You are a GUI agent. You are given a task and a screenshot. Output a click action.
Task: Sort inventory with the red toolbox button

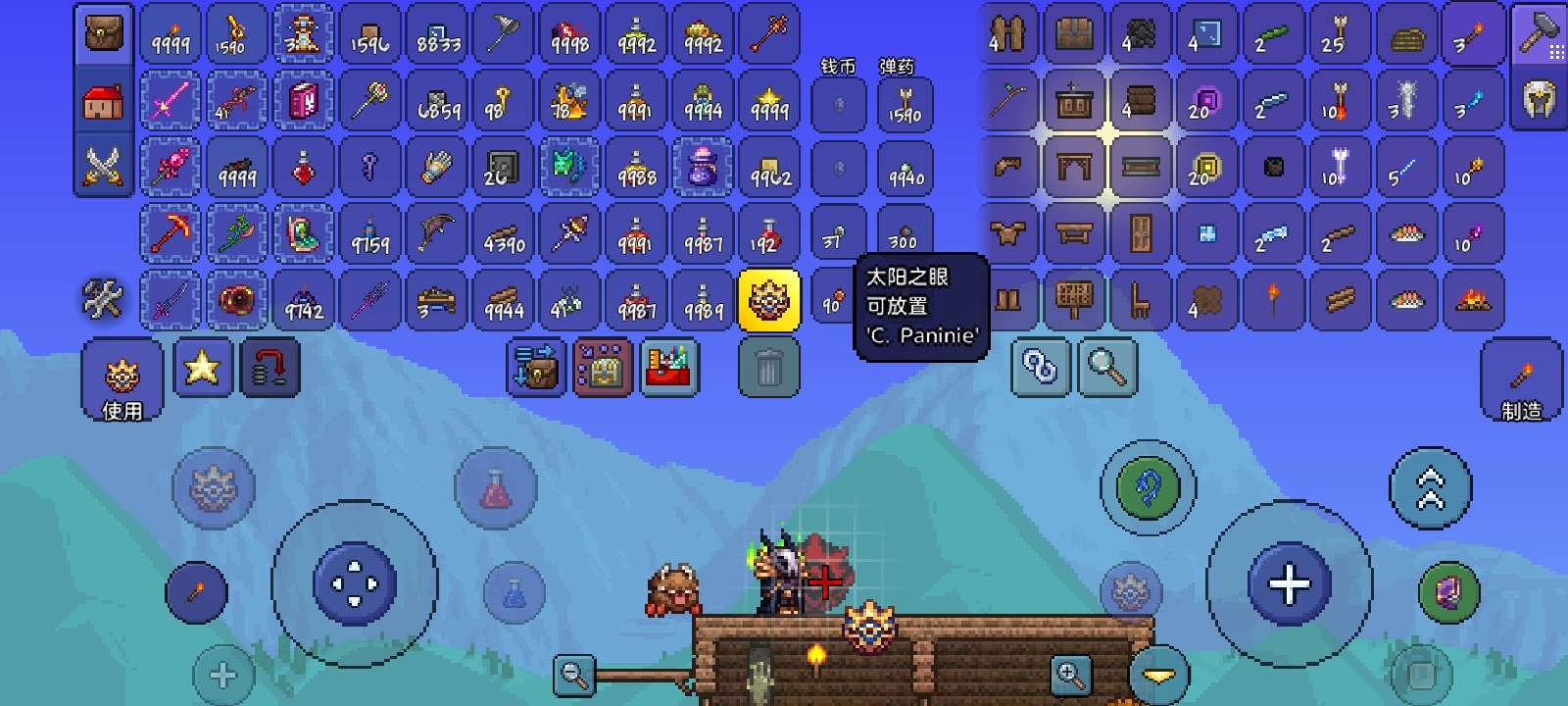tap(668, 369)
